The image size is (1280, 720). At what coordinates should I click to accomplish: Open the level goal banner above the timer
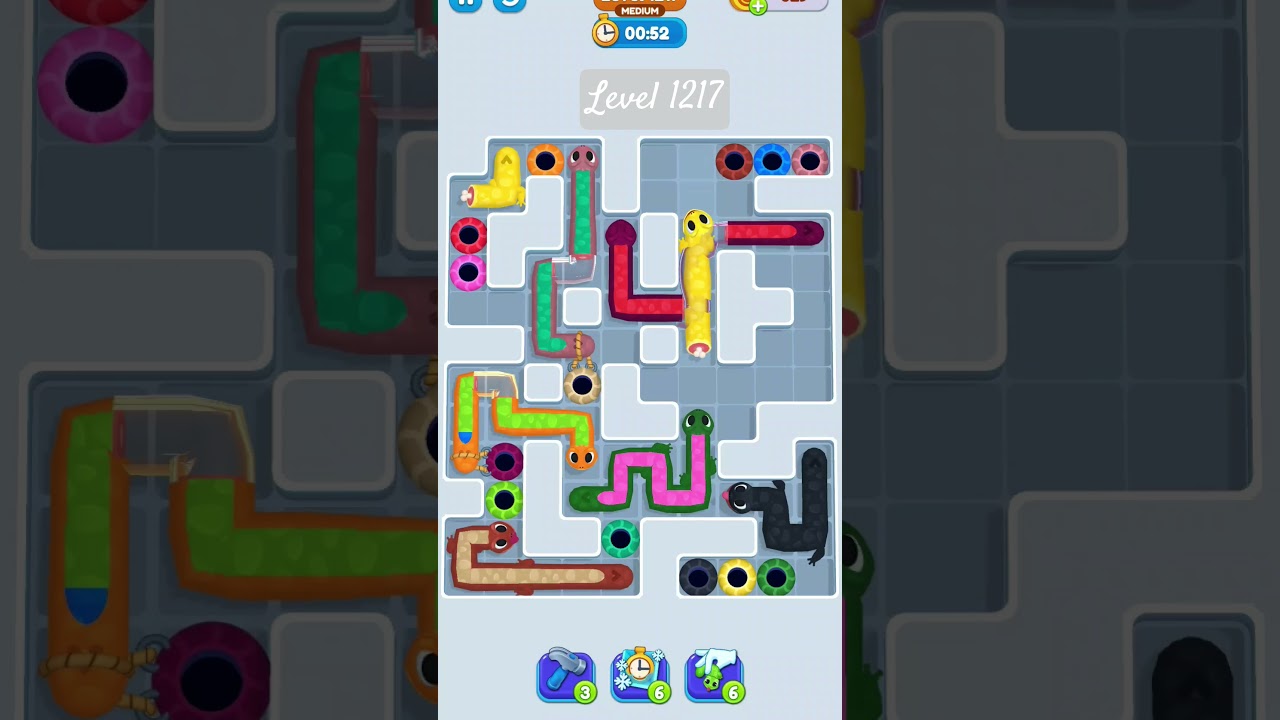pyautogui.click(x=640, y=3)
